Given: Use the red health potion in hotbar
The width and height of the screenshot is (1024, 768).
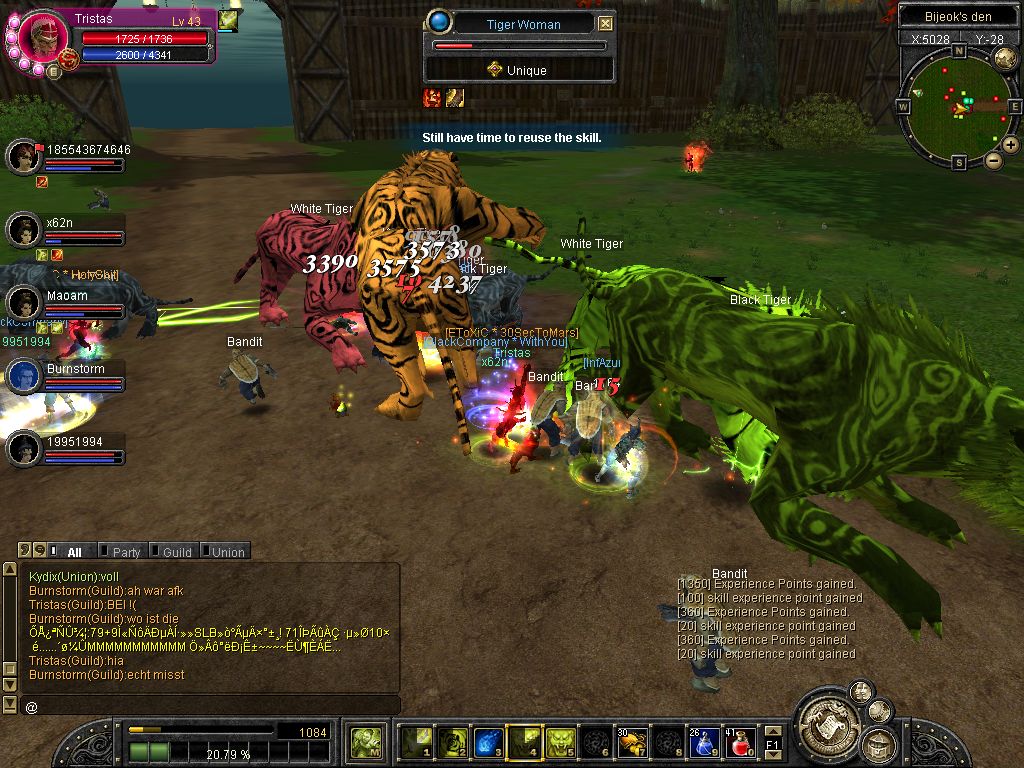Looking at the screenshot, I should click(742, 742).
